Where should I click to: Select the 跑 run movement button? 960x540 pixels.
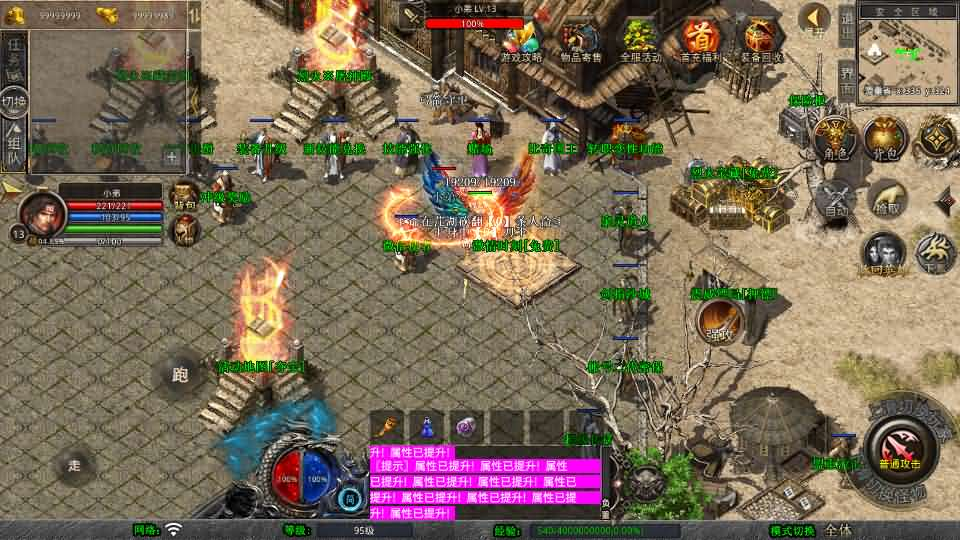coord(181,375)
